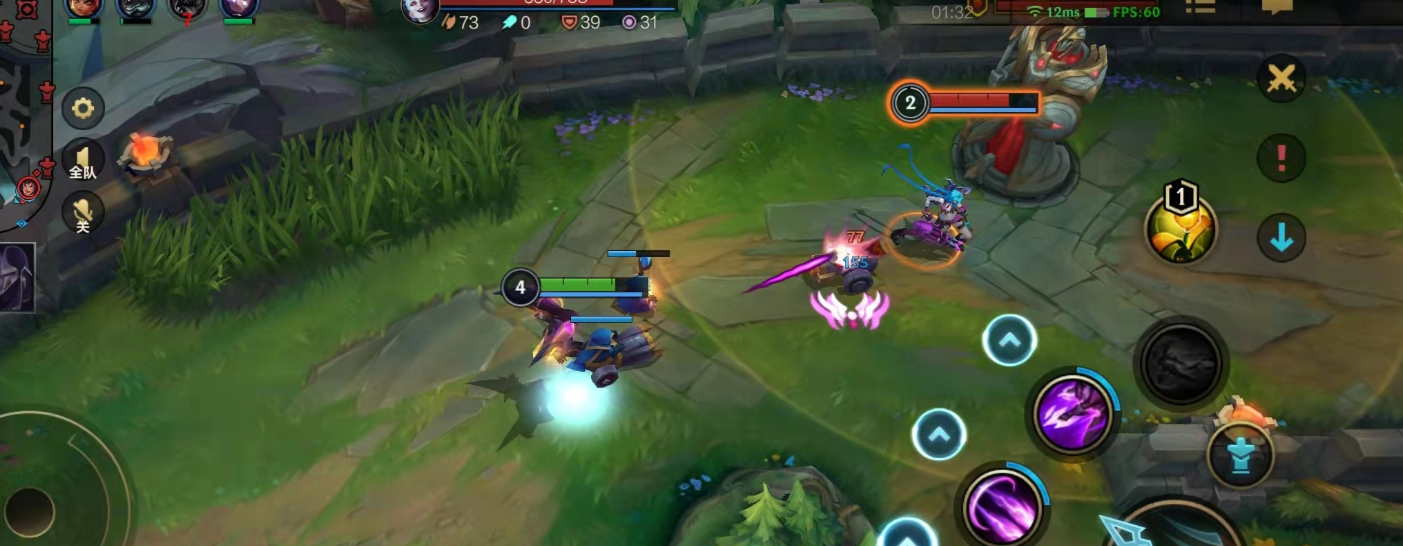Viewport: 1403px width, 546px height.
Task: Send the blue down-arrow ping
Action: [x=1281, y=239]
